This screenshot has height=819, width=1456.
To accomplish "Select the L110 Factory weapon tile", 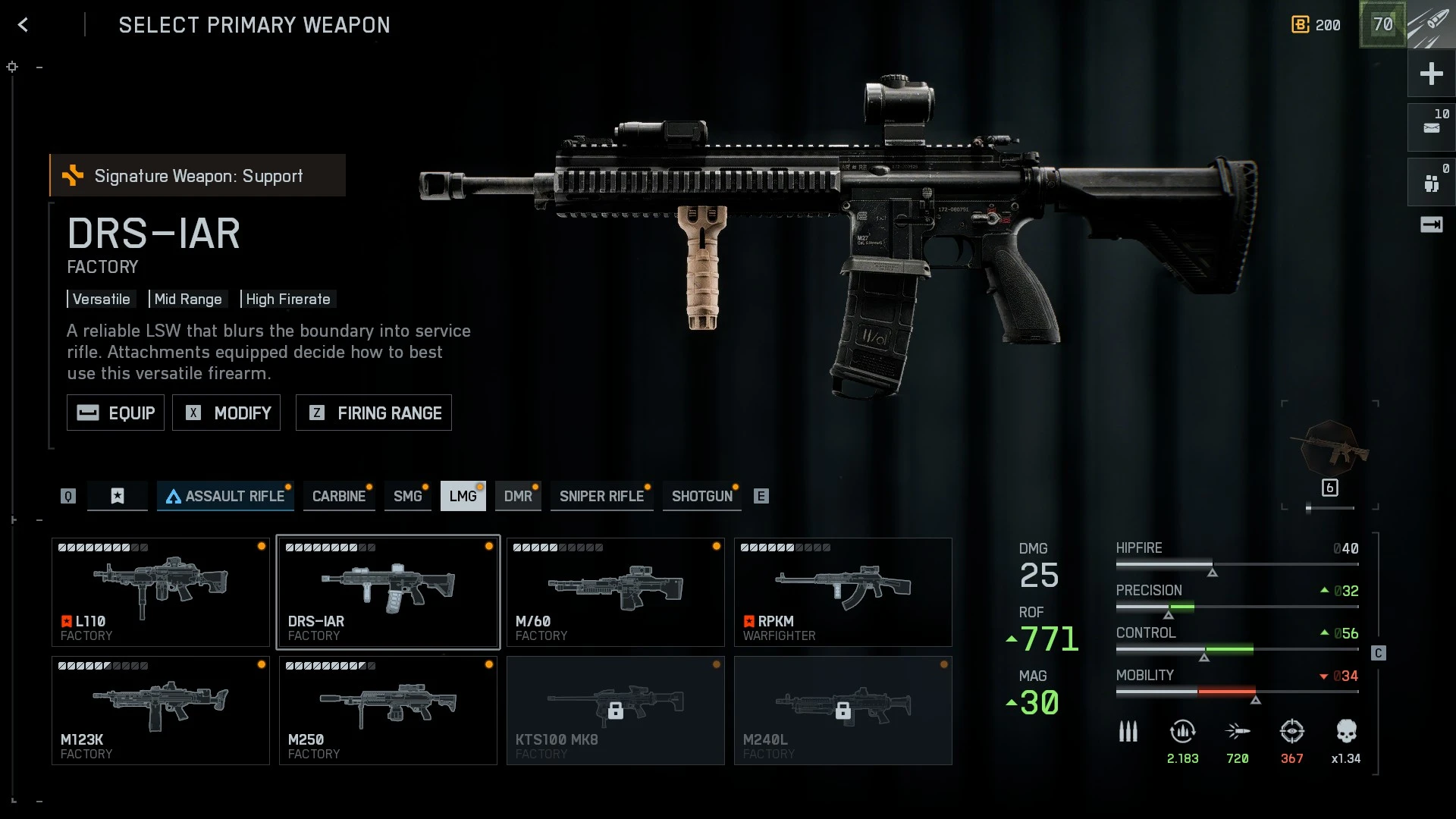I will [x=161, y=592].
